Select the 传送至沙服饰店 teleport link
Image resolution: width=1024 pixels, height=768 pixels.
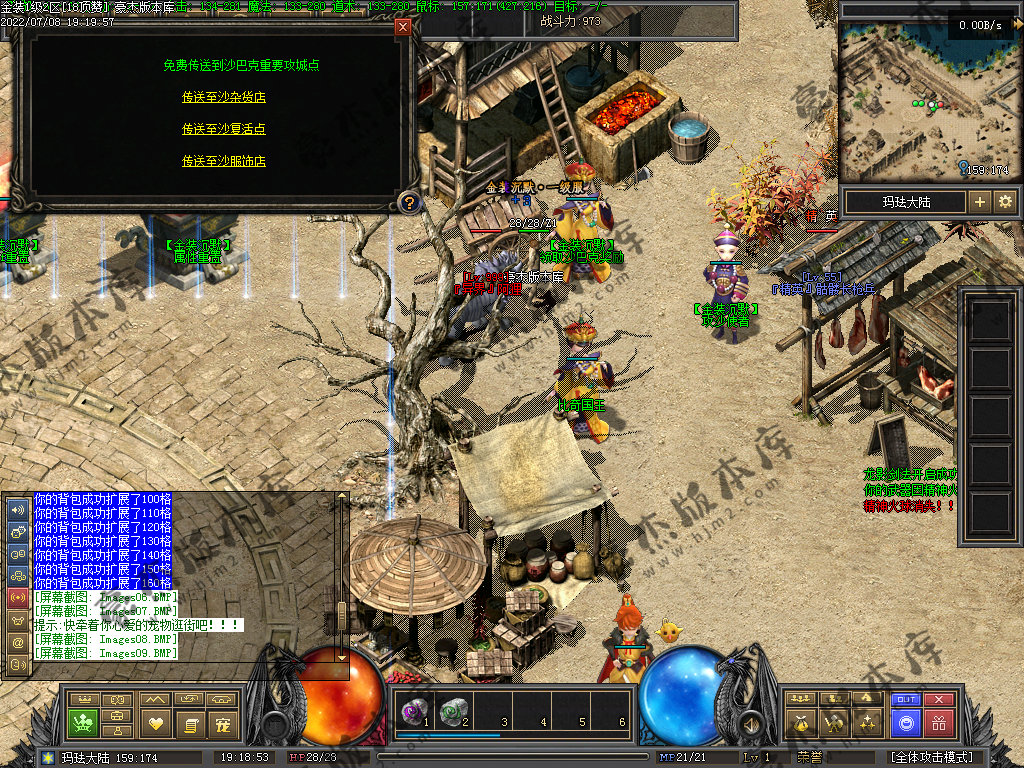(x=224, y=161)
